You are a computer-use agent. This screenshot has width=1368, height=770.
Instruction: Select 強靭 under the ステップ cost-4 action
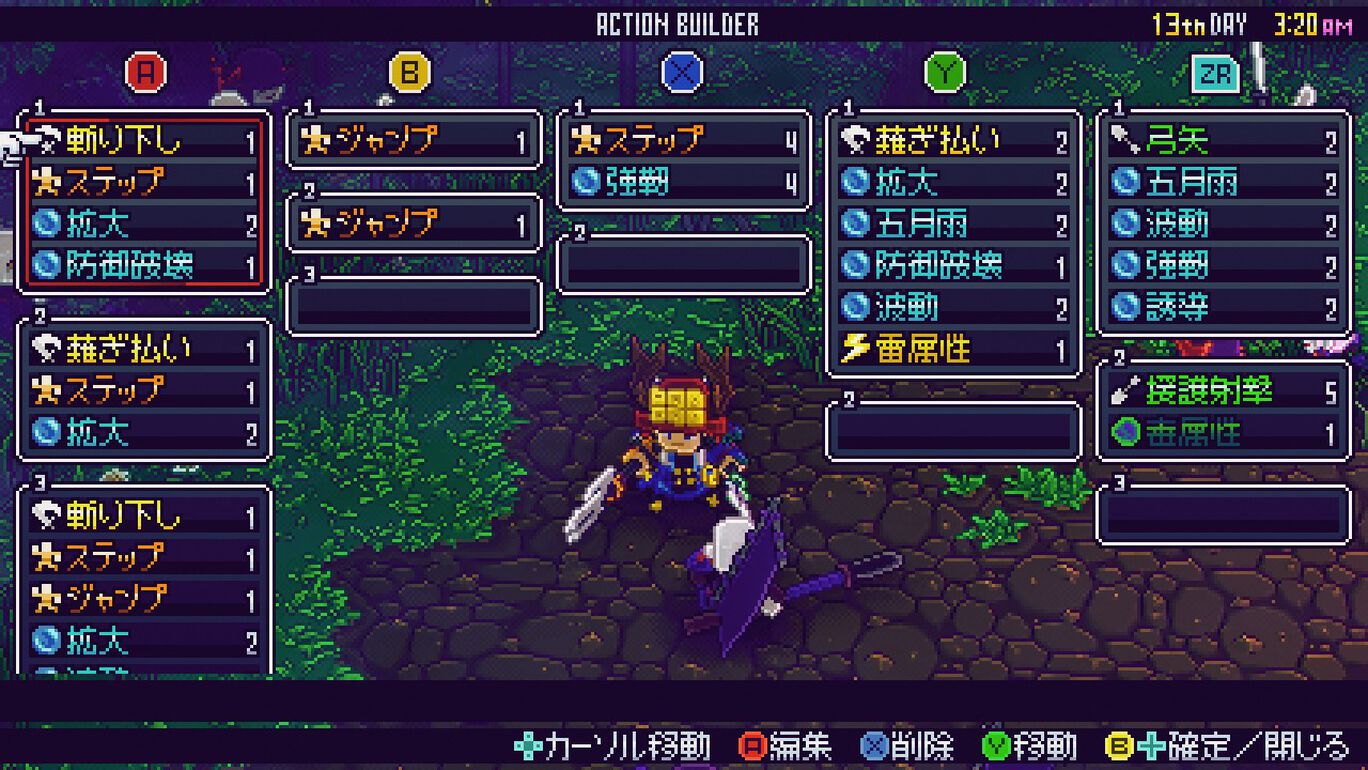point(684,182)
